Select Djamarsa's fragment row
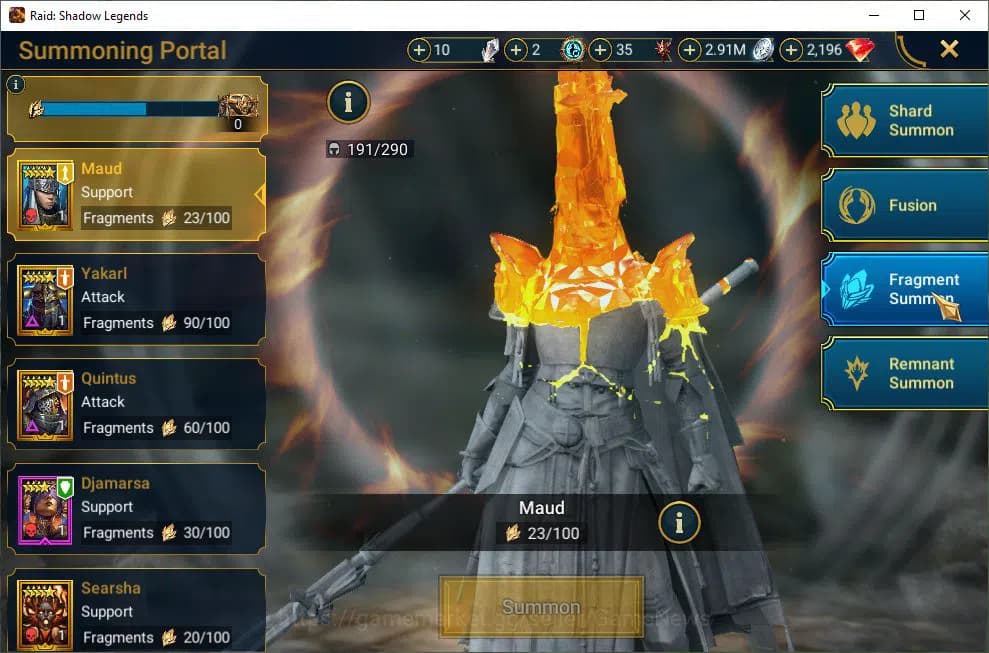Viewport: 989px width, 653px height. (x=137, y=509)
